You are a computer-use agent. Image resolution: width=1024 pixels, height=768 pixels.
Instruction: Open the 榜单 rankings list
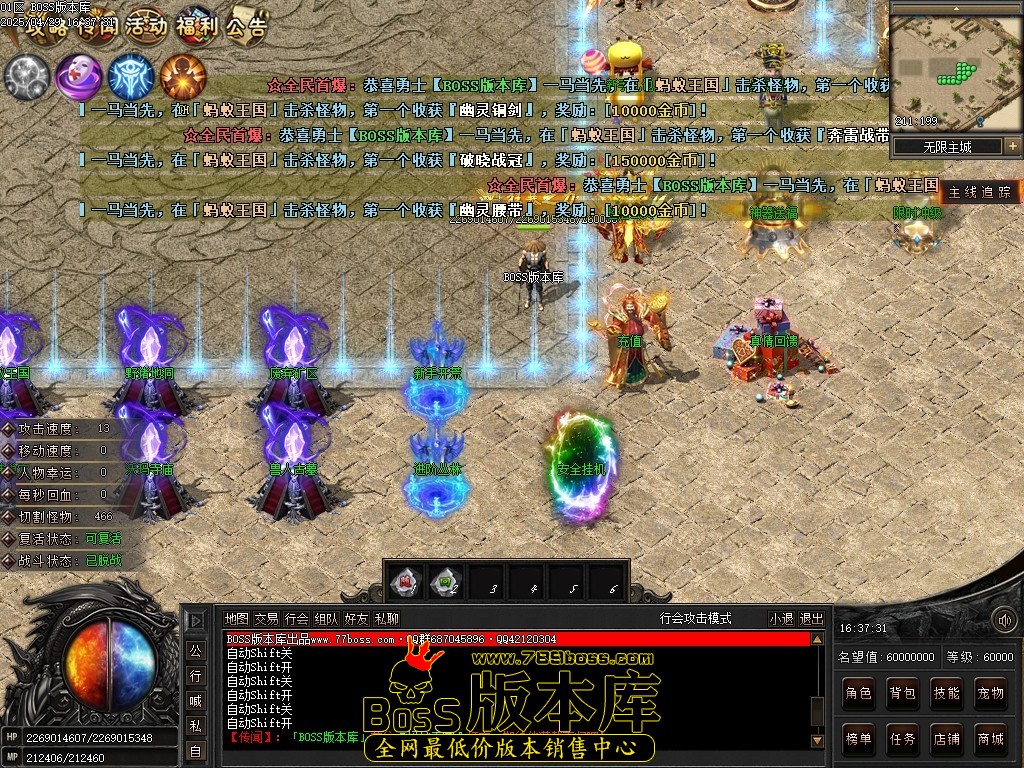click(x=859, y=739)
